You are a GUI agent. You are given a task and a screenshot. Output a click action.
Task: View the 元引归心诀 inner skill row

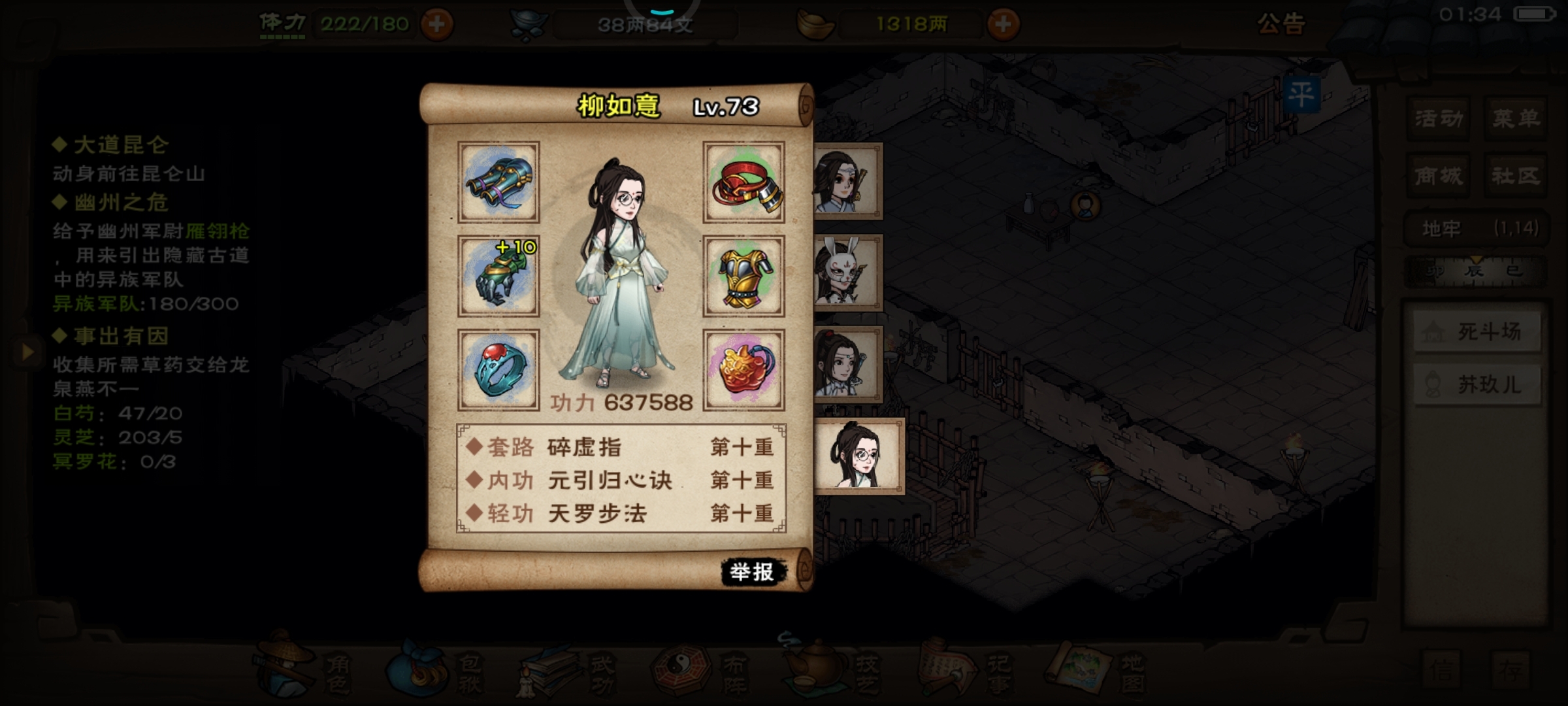coord(621,480)
